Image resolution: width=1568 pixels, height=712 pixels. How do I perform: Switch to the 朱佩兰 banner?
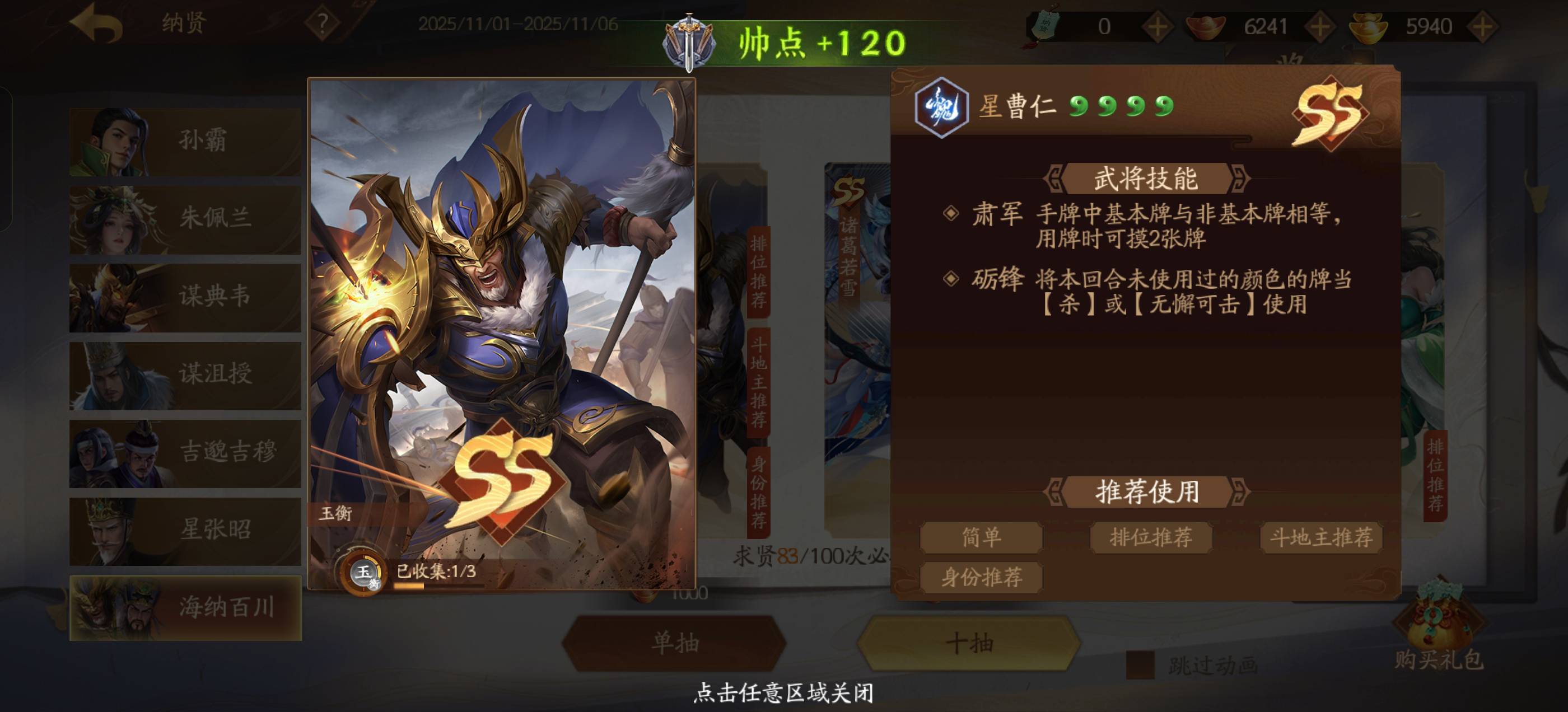(x=186, y=219)
